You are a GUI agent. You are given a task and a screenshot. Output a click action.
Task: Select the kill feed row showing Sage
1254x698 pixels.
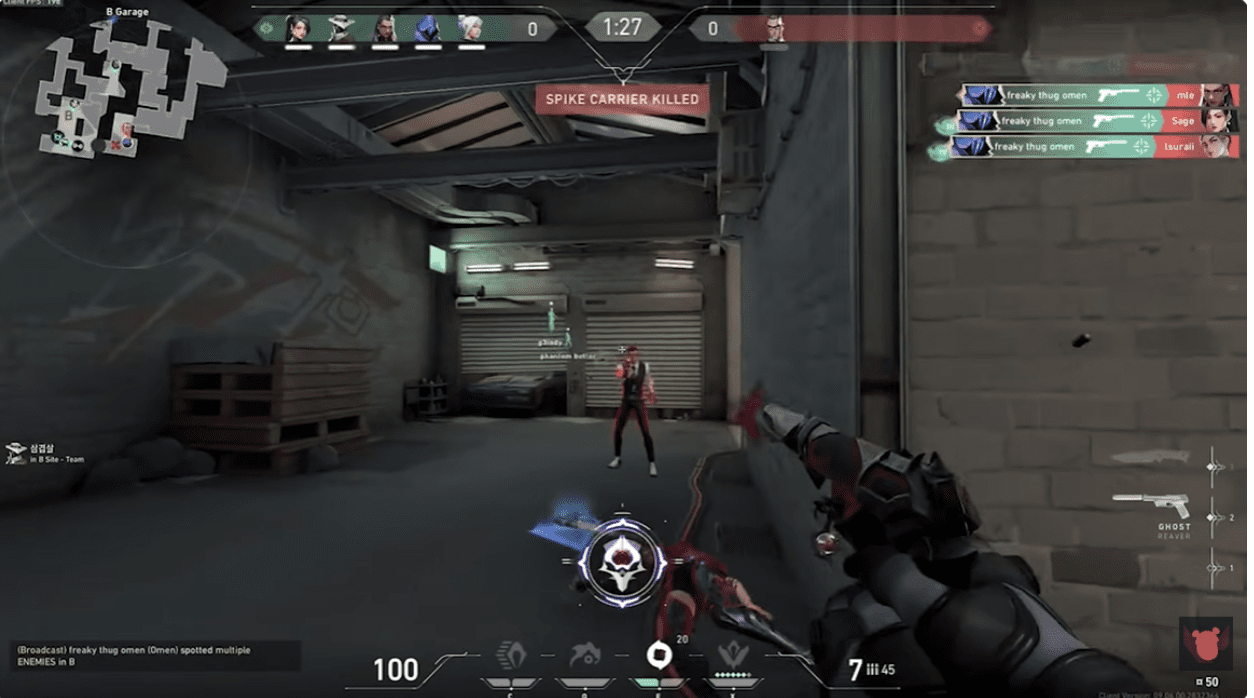coord(1098,121)
